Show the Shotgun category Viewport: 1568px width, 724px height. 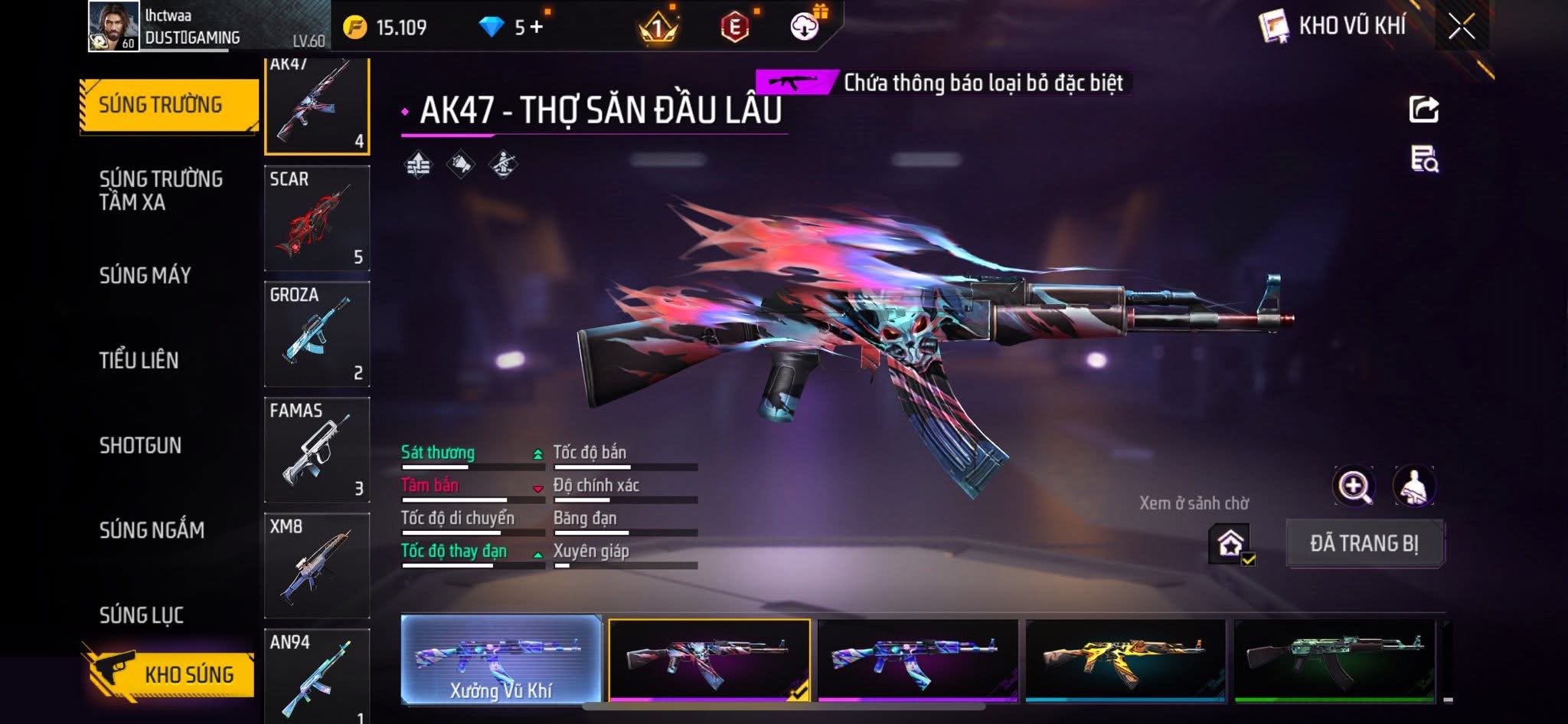point(140,445)
